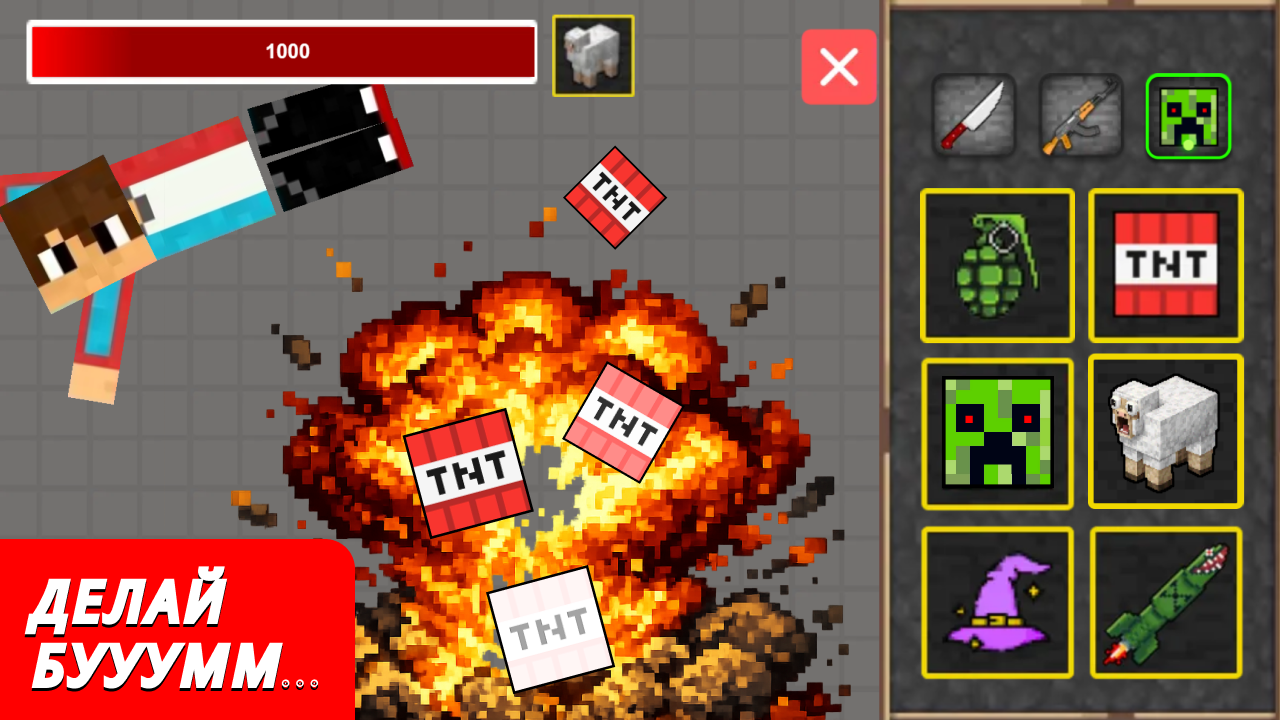Click the sheep portrait above the health bar
Image resolution: width=1280 pixels, height=720 pixels.
coord(595,56)
